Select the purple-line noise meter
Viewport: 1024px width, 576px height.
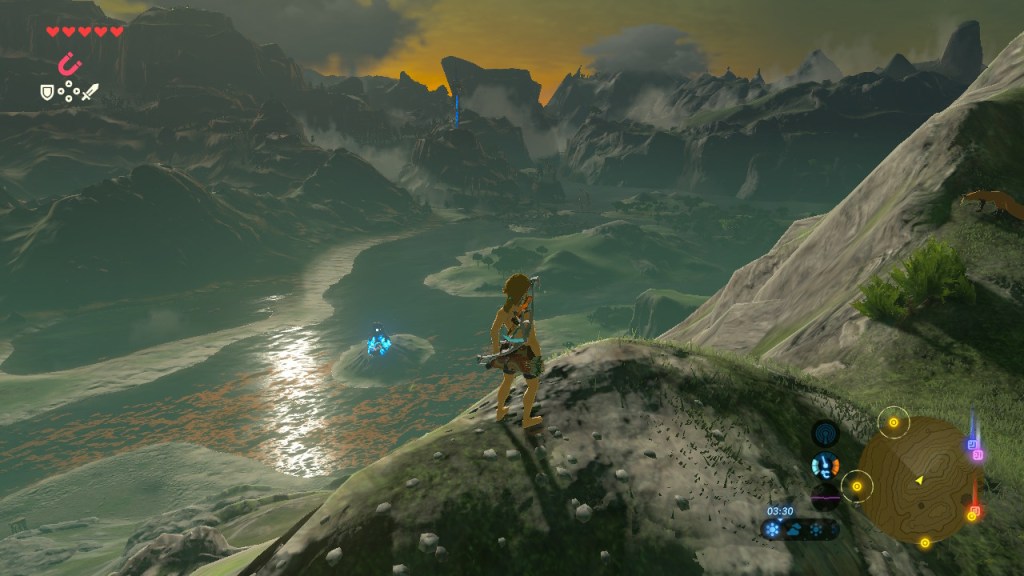click(825, 495)
